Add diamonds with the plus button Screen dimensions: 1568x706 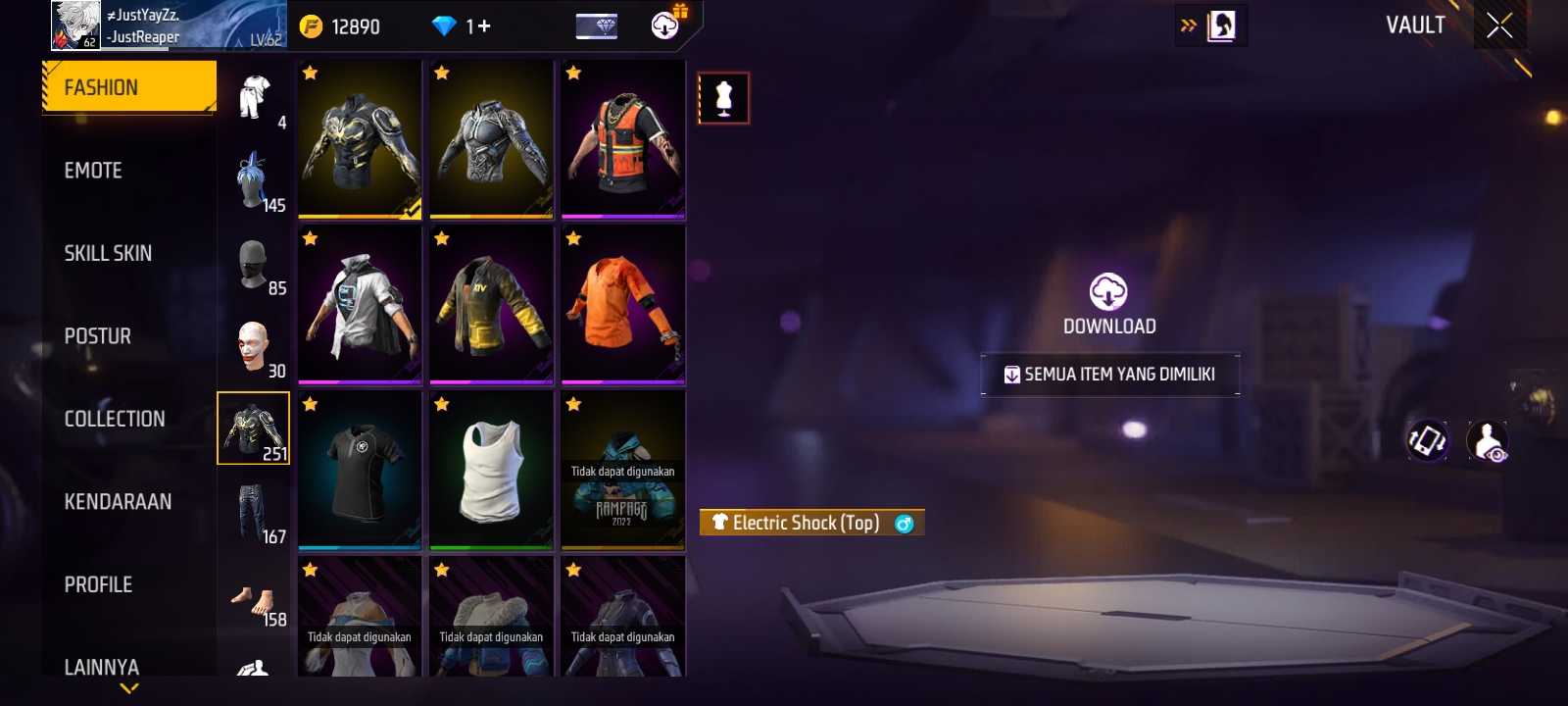484,26
